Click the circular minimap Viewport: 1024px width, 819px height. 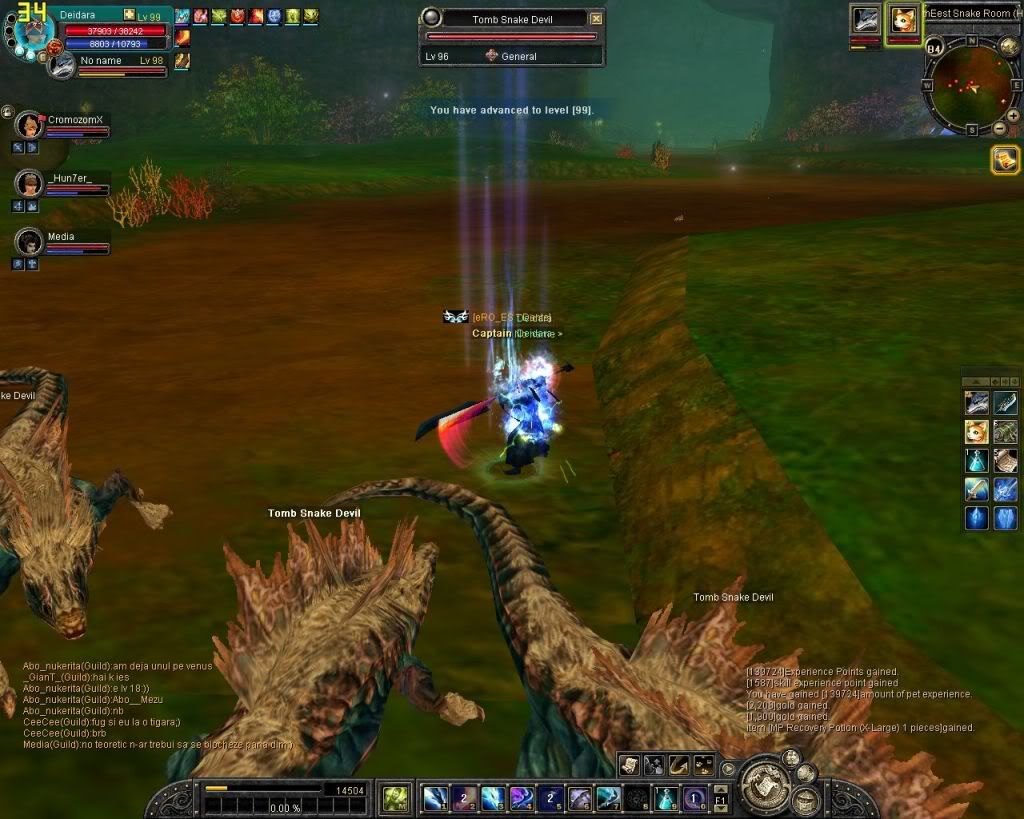coord(971,84)
